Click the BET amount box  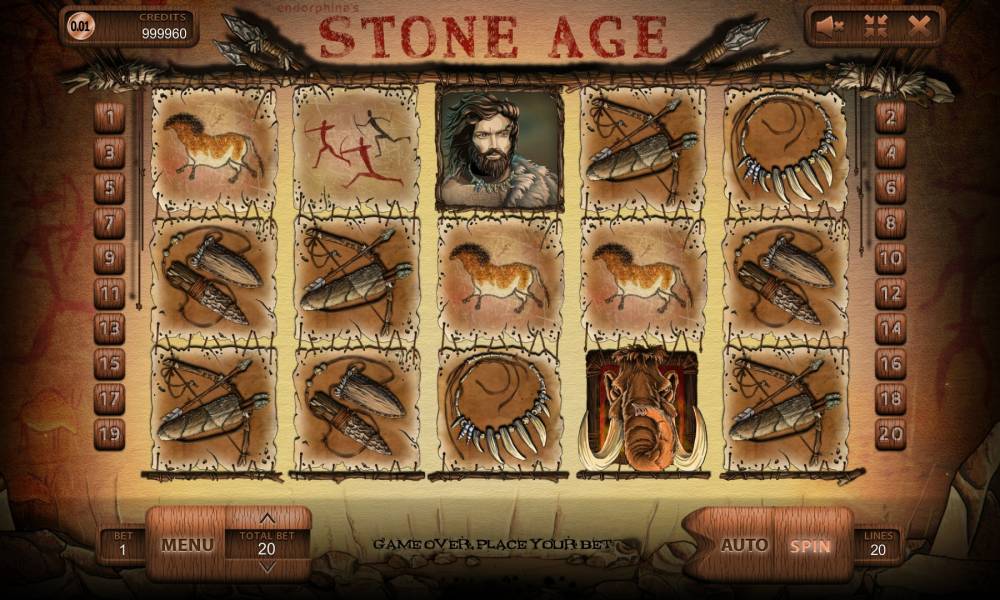[x=122, y=546]
